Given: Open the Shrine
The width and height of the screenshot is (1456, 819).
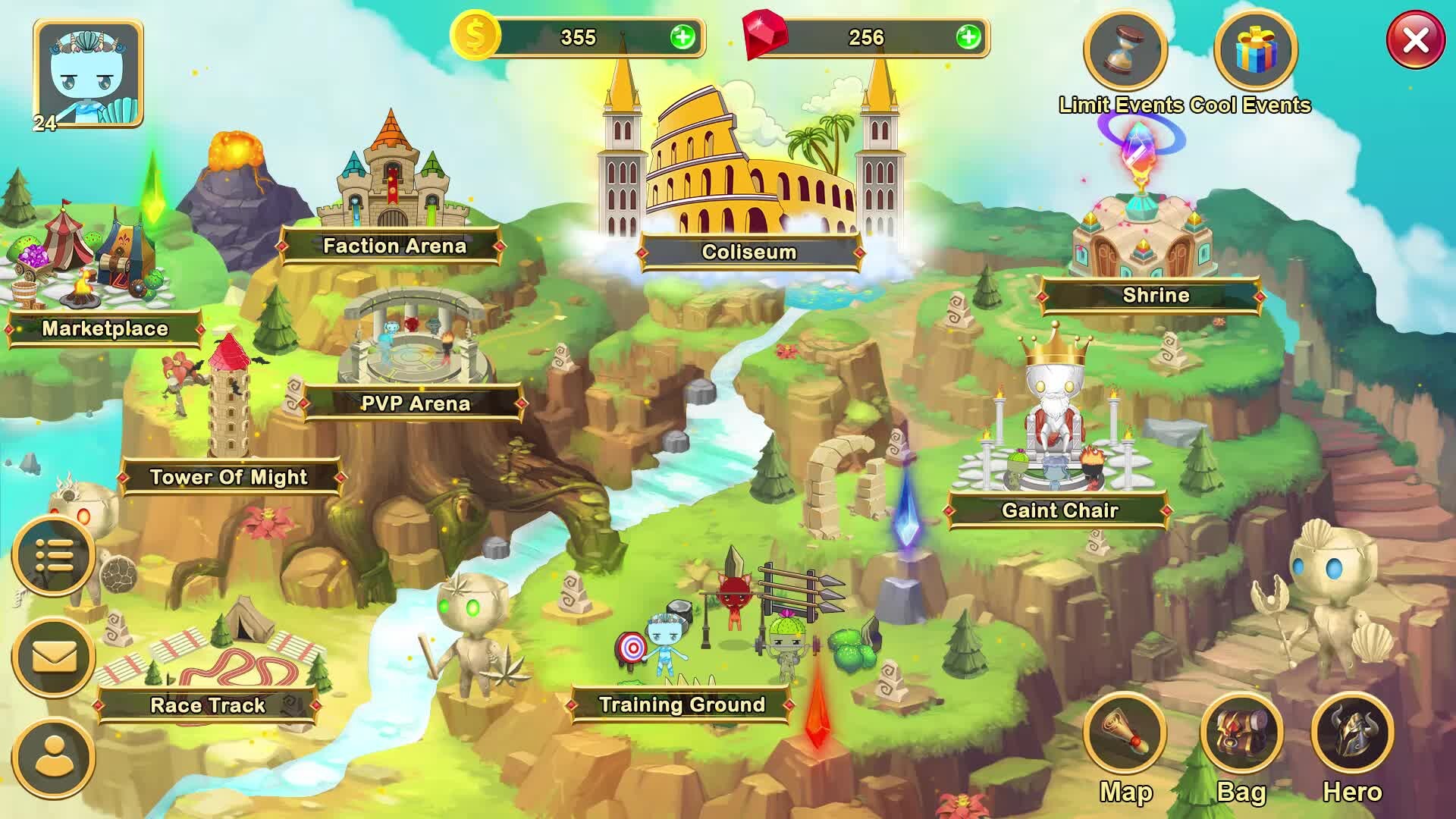Looking at the screenshot, I should (x=1155, y=295).
